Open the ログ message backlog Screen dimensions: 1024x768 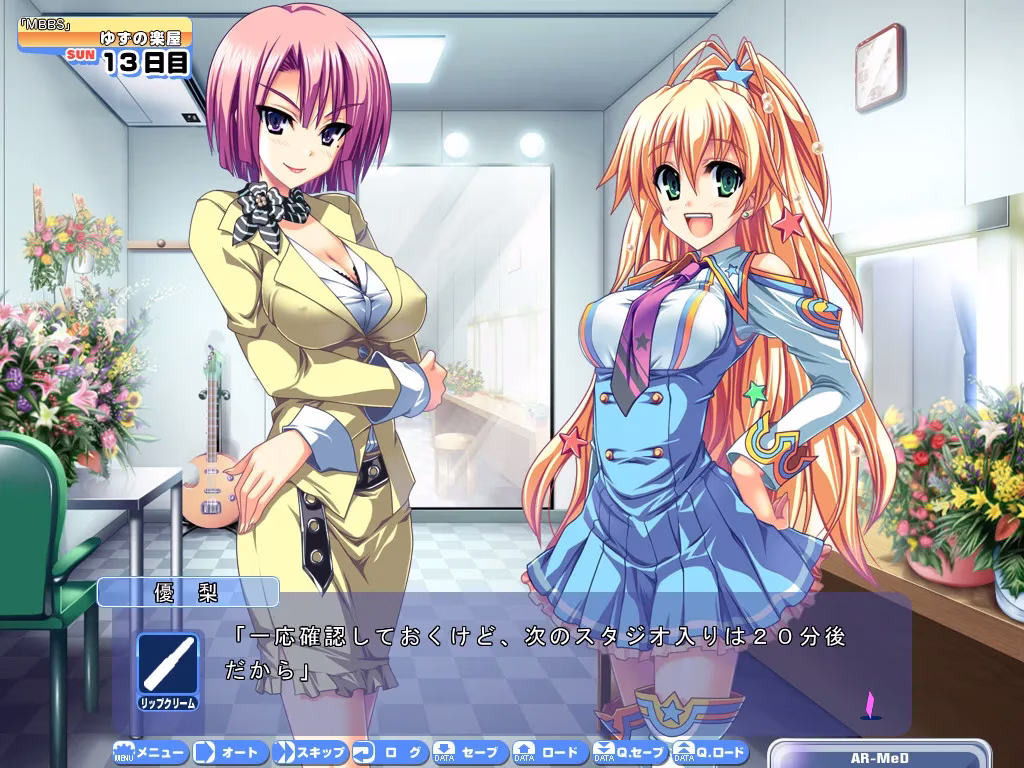(390, 752)
